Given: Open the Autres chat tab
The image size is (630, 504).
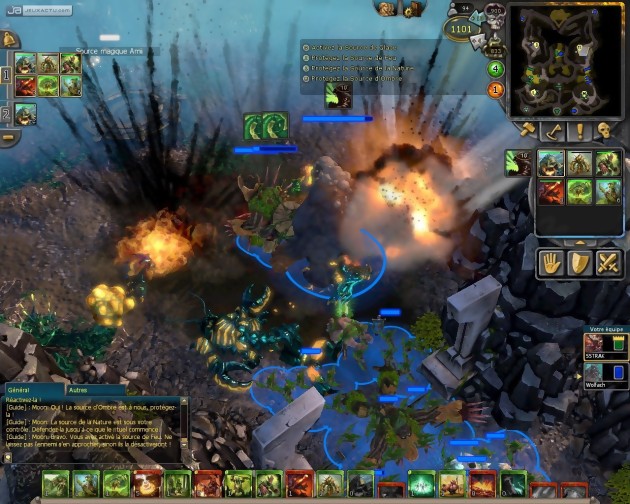Looking at the screenshot, I should click(x=78, y=390).
